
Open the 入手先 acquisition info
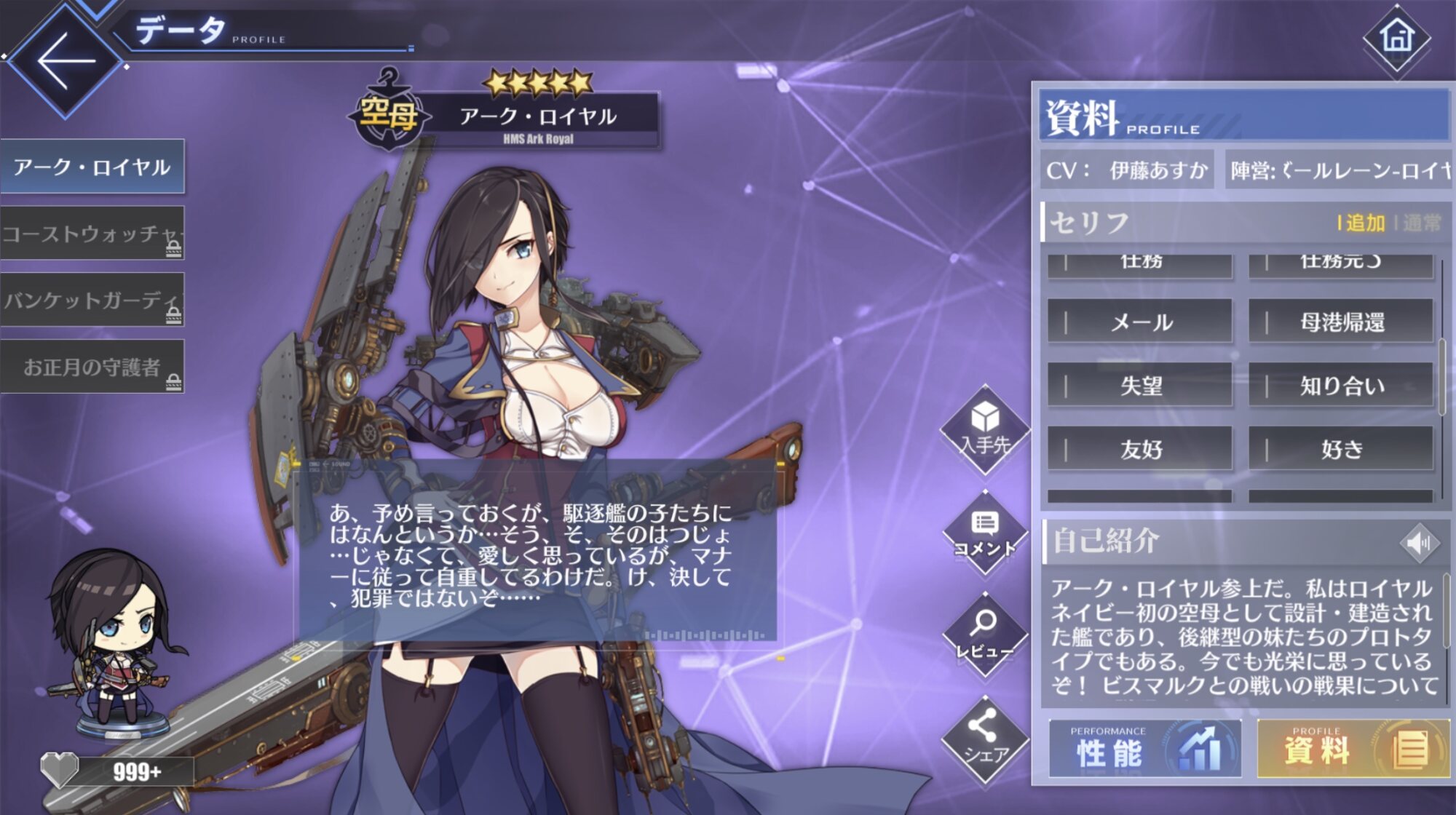[x=985, y=429]
